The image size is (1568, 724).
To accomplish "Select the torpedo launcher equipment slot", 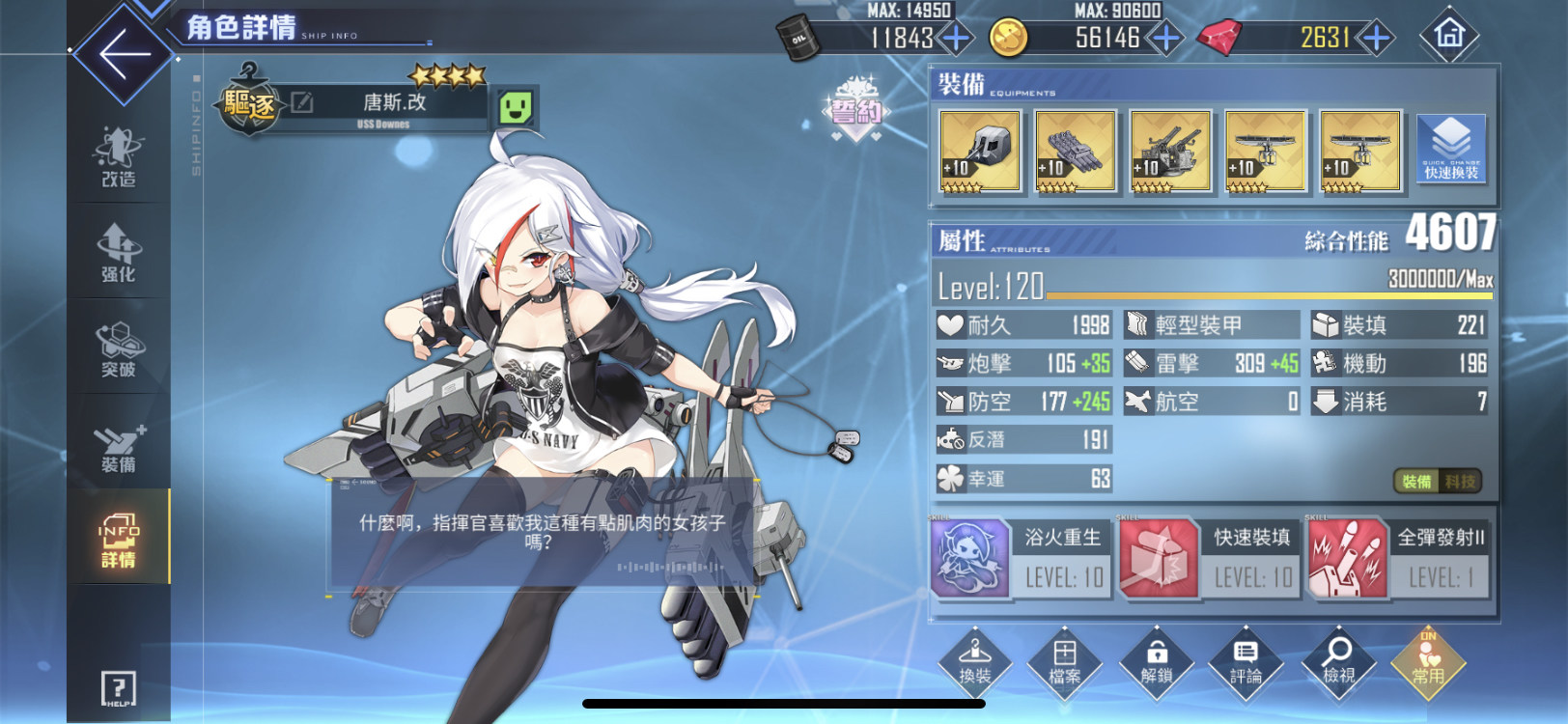I will [1075, 151].
